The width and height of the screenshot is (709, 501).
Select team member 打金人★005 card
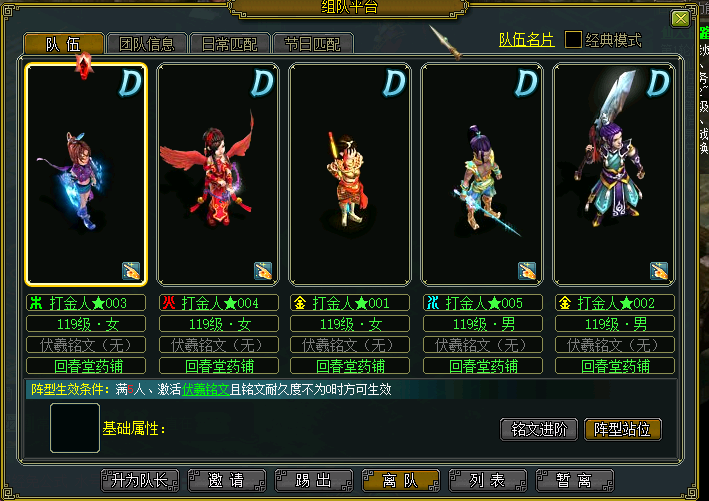point(482,174)
